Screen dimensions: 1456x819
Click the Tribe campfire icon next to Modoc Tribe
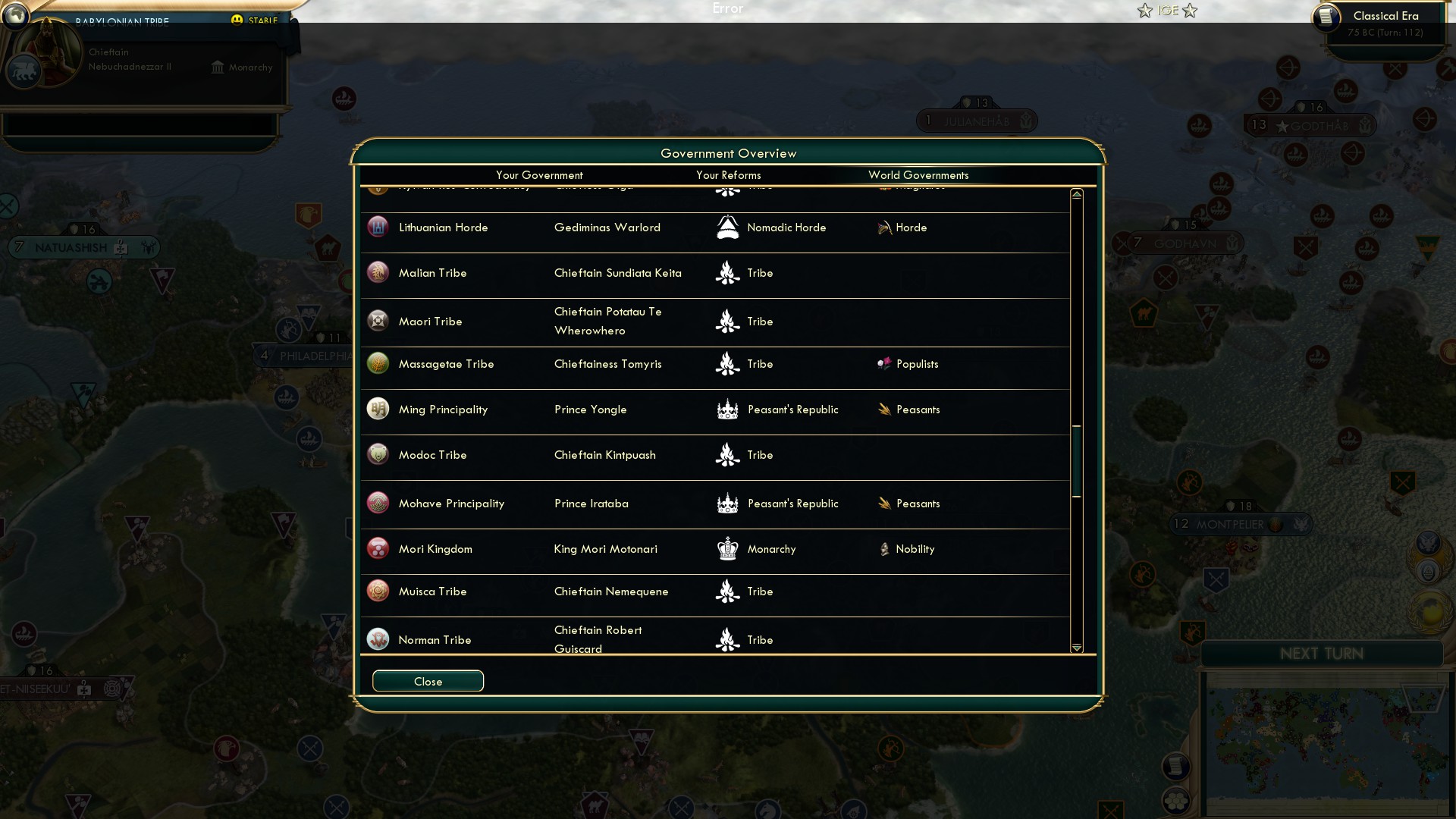pyautogui.click(x=727, y=454)
